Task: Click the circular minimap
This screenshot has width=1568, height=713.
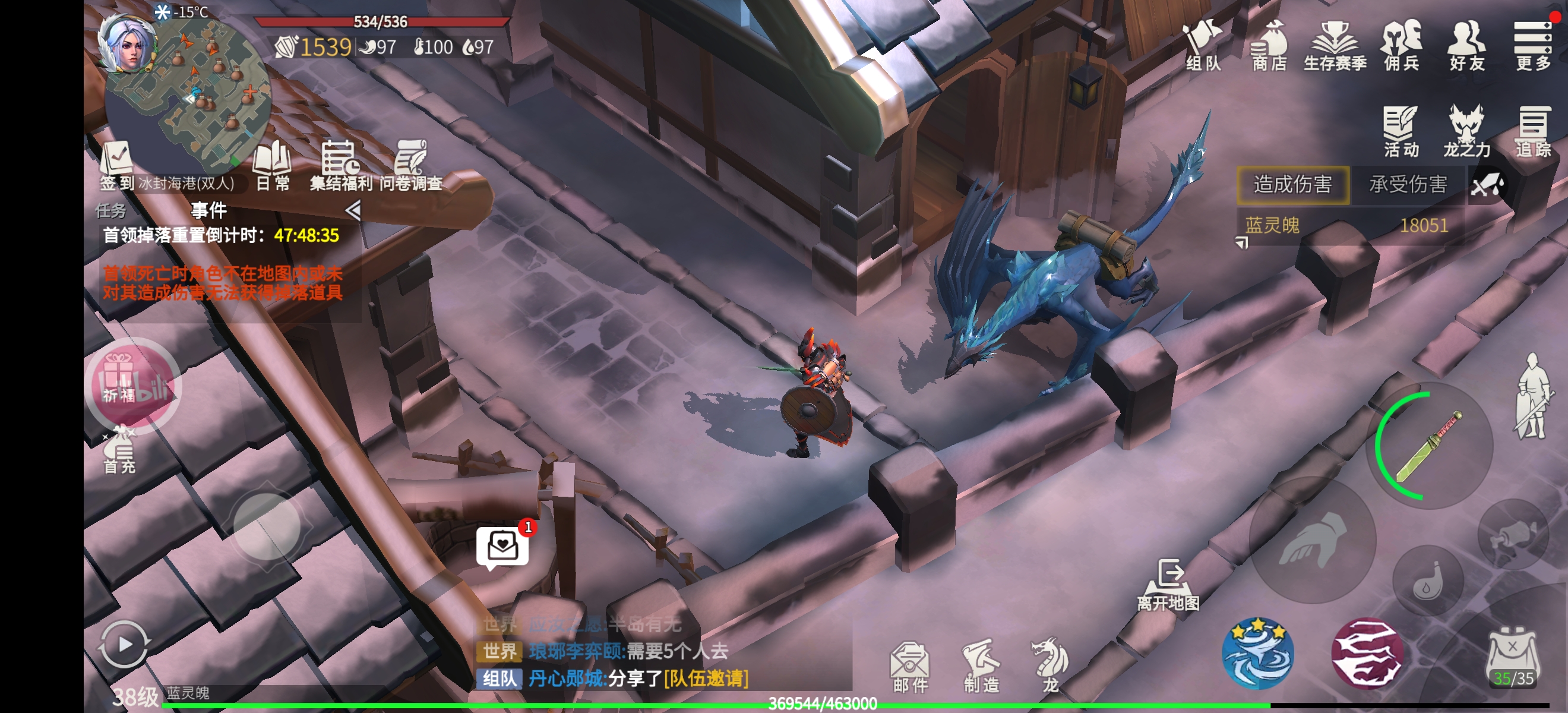Action: coord(189,92)
